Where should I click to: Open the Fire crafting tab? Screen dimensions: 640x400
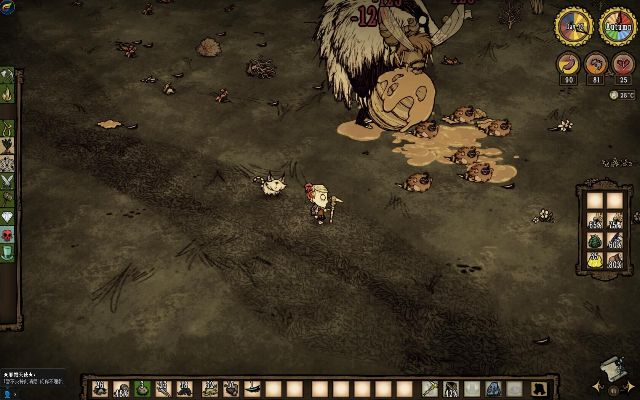[x=8, y=96]
